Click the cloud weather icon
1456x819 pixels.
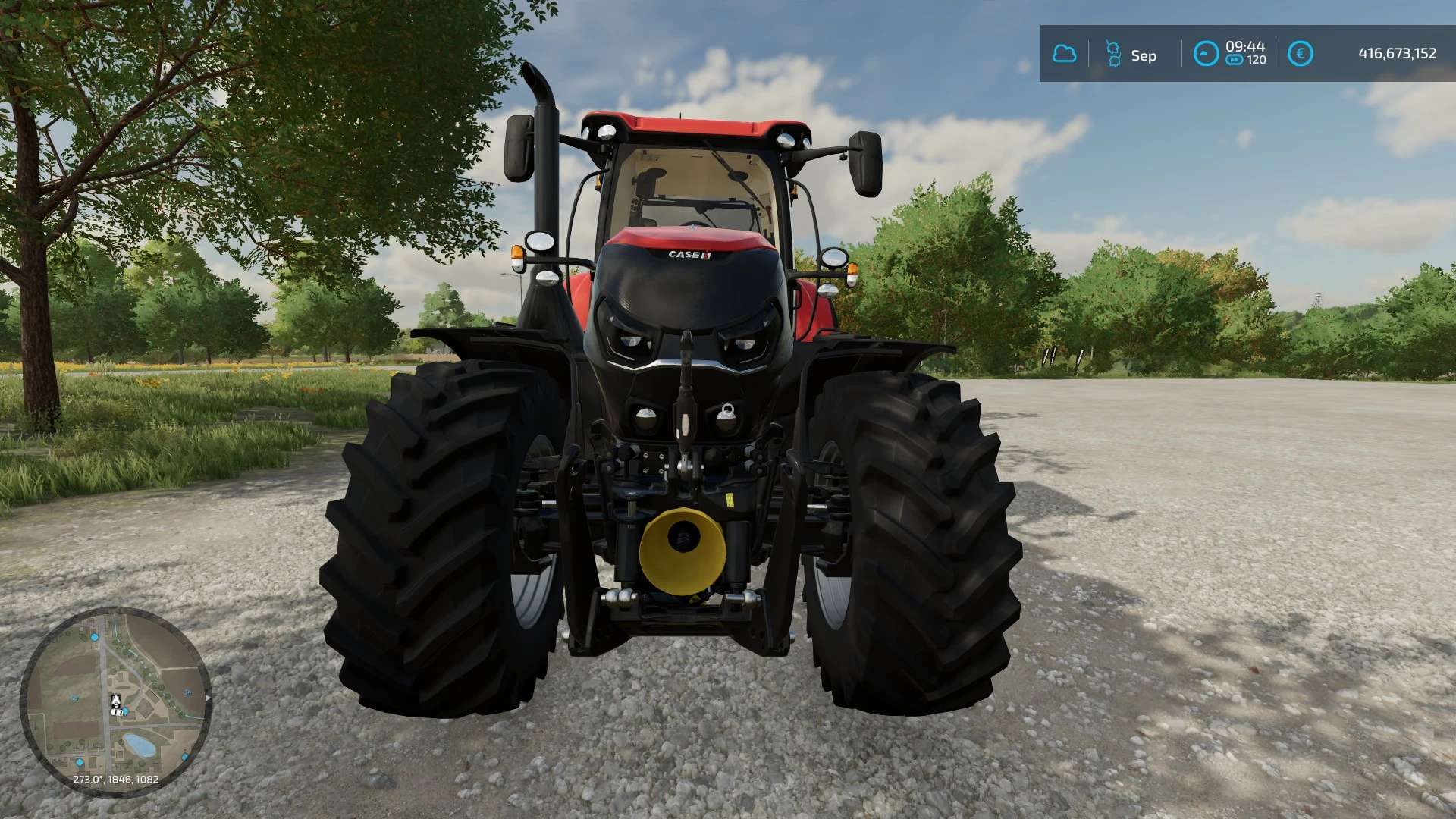tap(1065, 54)
